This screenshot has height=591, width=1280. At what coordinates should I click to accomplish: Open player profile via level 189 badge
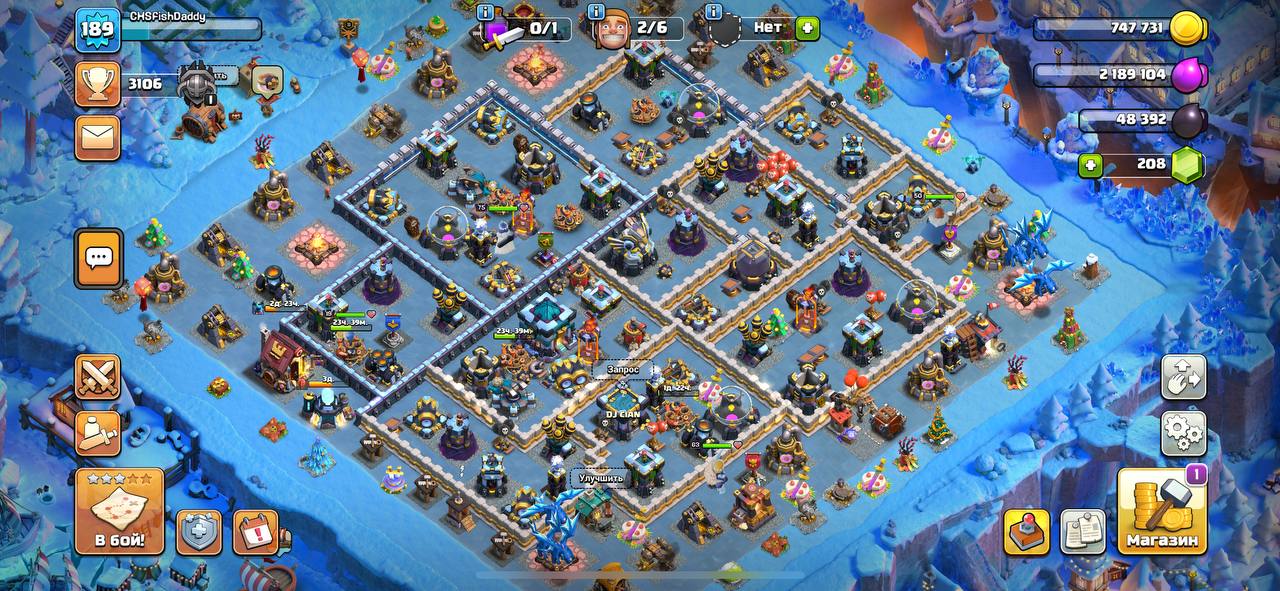(98, 30)
